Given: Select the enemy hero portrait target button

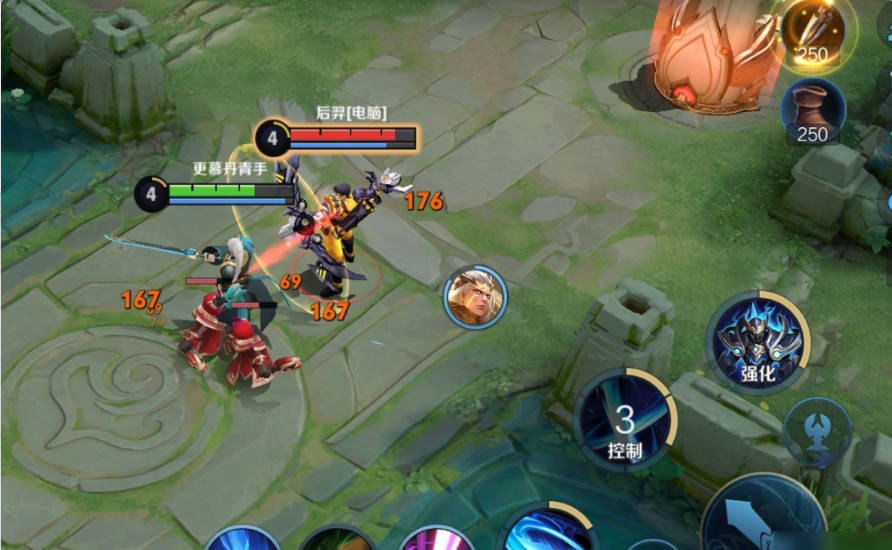Looking at the screenshot, I should (475, 297).
